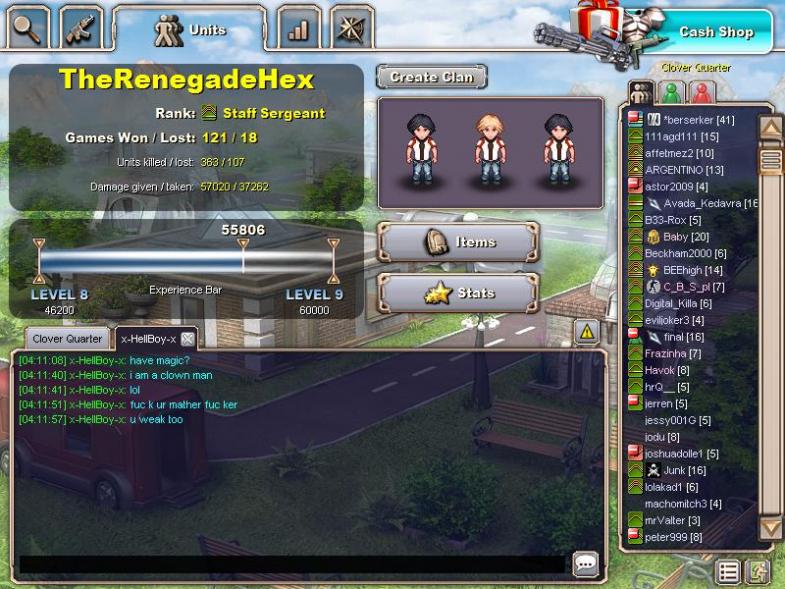
Task: Open the magnifying glass search tab
Action: [x=29, y=28]
